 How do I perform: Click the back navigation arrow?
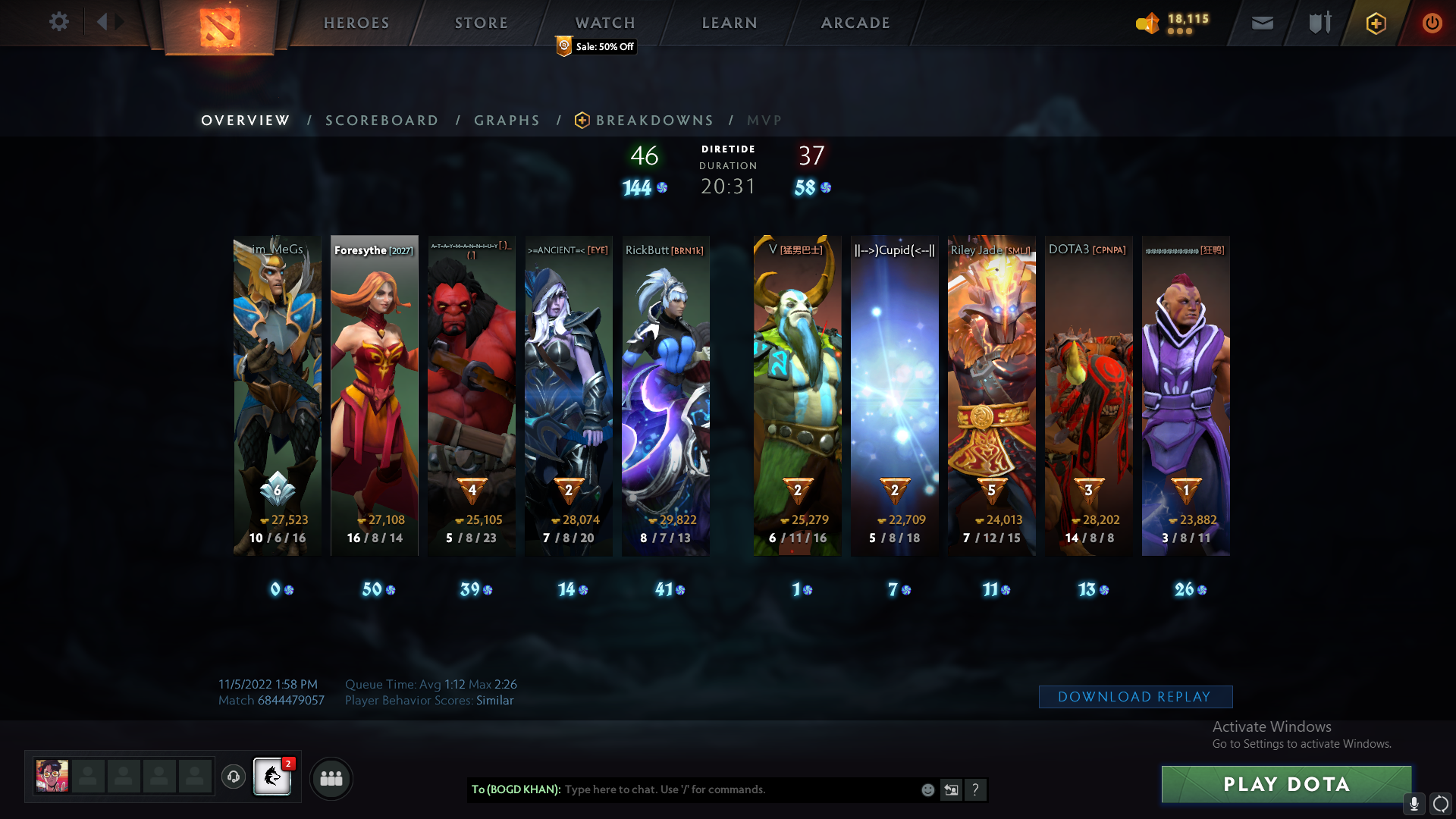point(104,21)
